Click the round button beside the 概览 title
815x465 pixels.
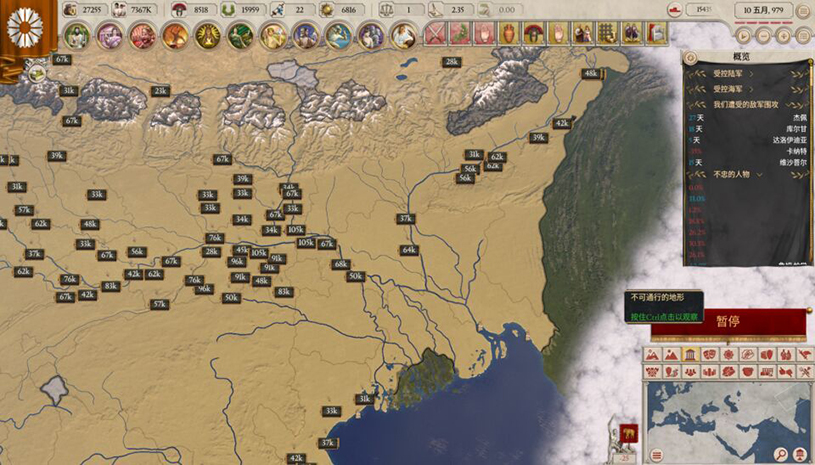click(691, 58)
